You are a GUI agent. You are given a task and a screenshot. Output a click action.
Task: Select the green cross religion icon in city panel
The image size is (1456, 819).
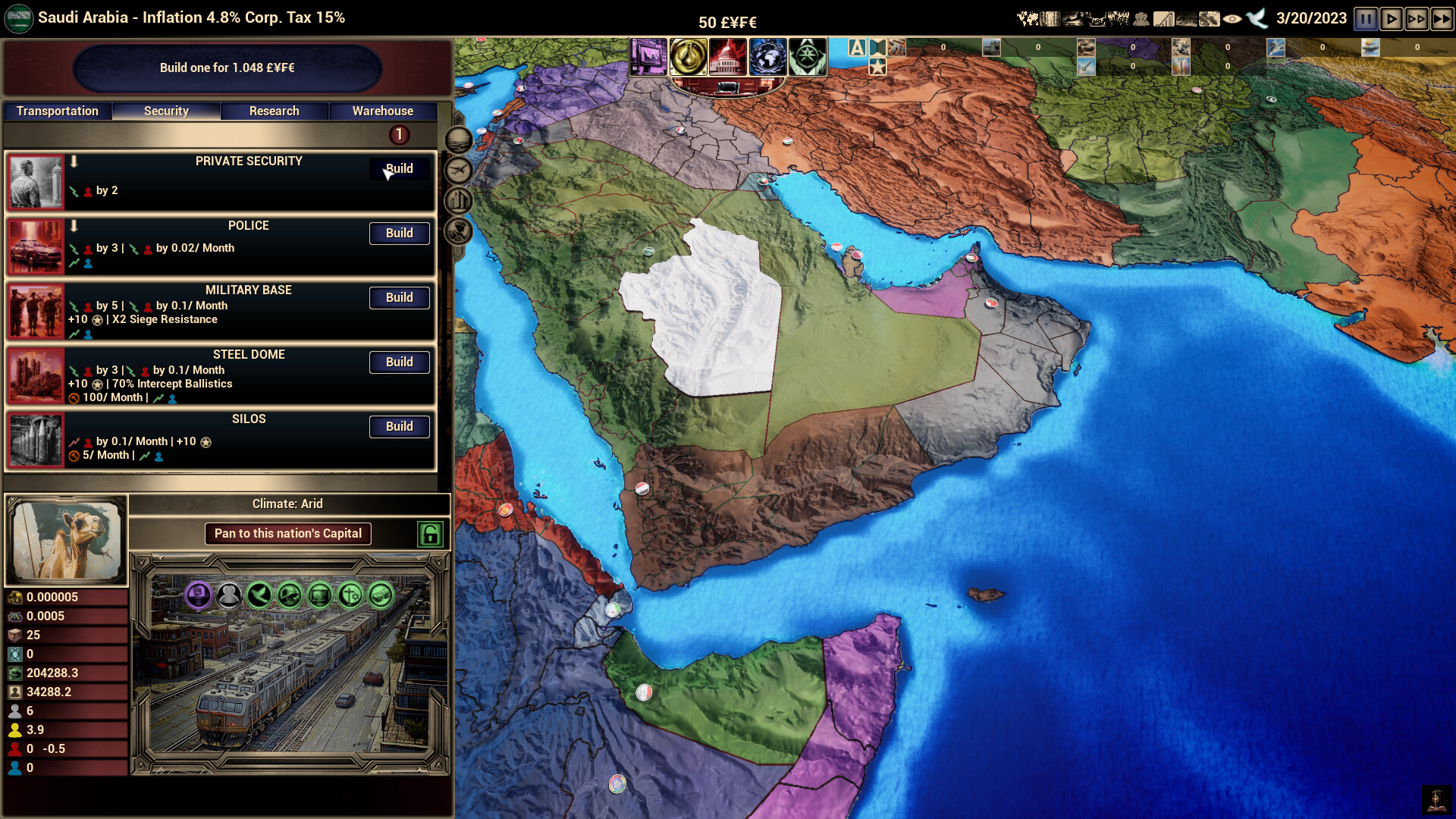pos(350,596)
